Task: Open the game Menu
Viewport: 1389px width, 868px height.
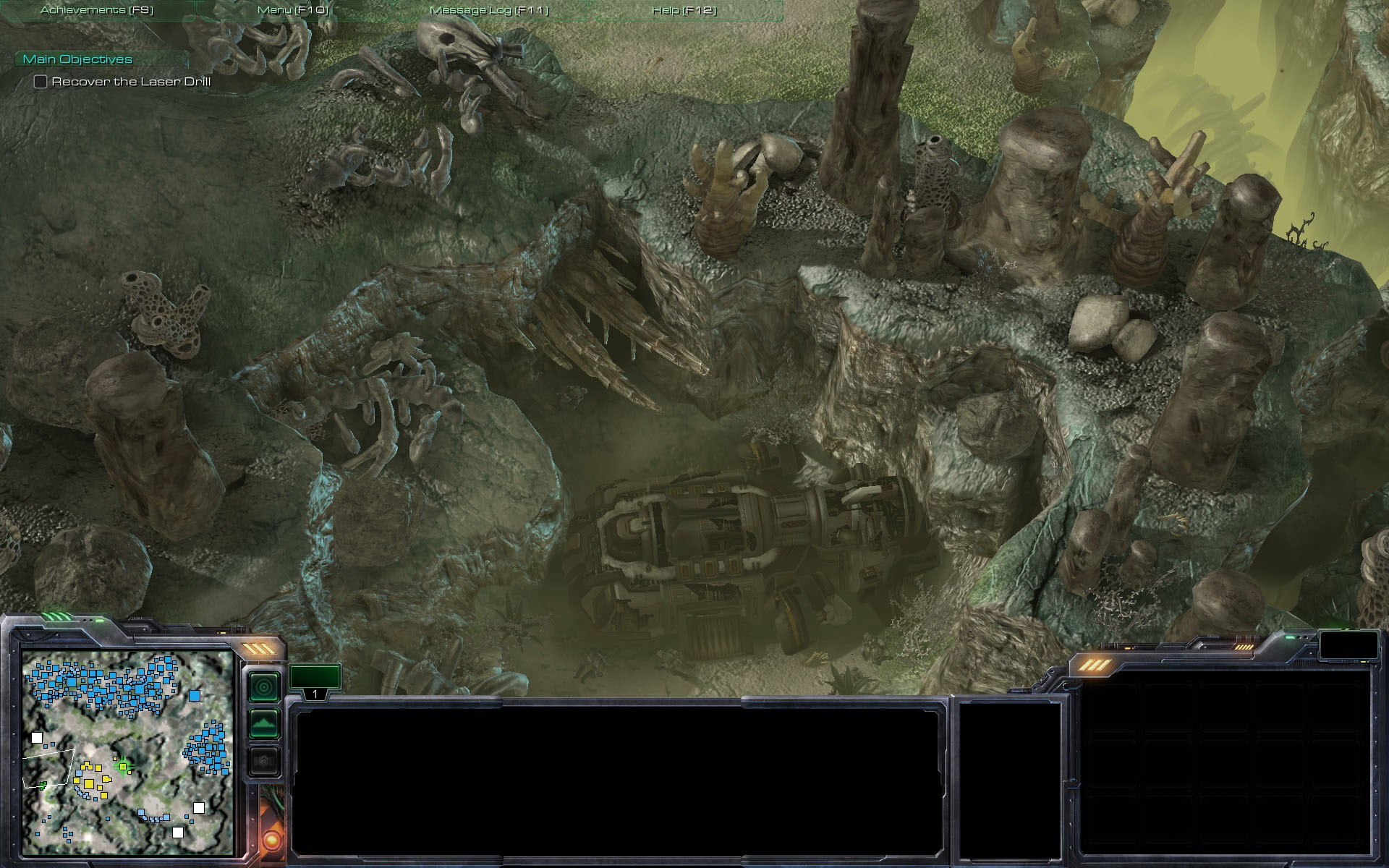Action: [x=293, y=10]
